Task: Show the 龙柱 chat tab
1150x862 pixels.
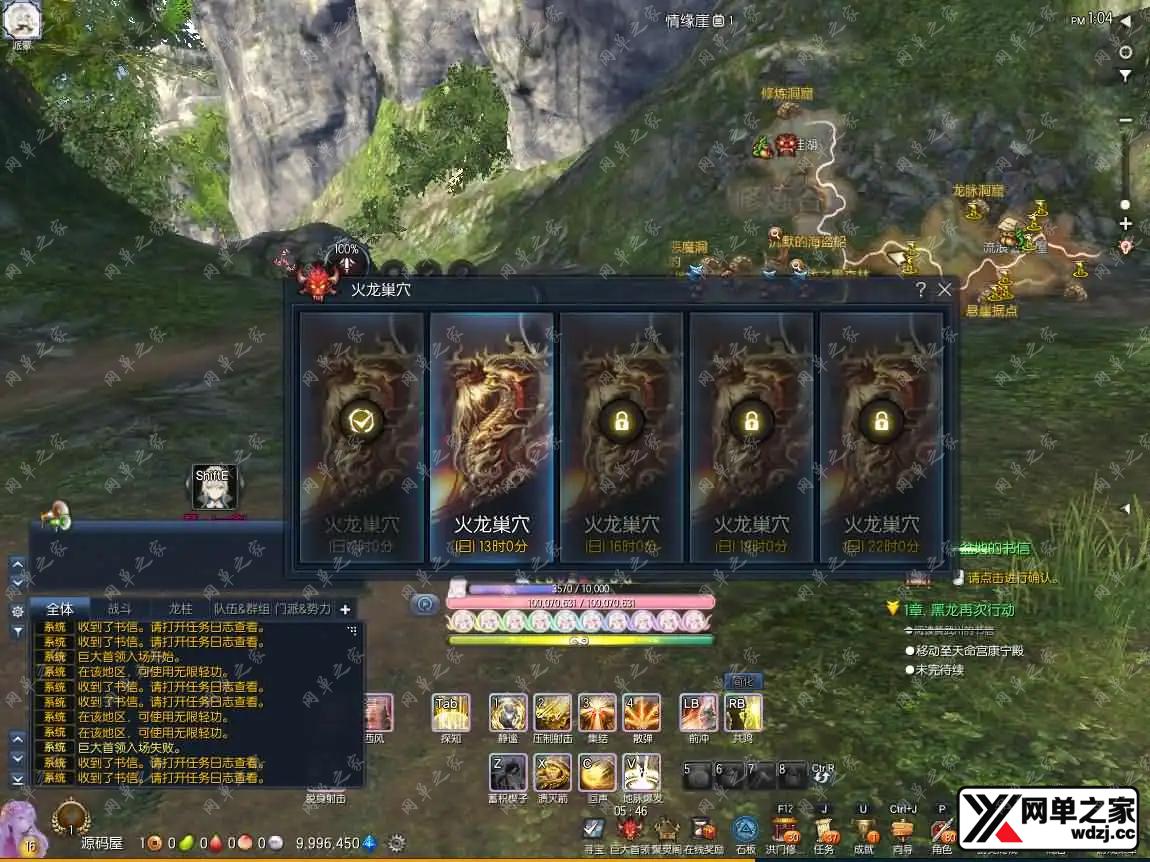Action: [180, 608]
